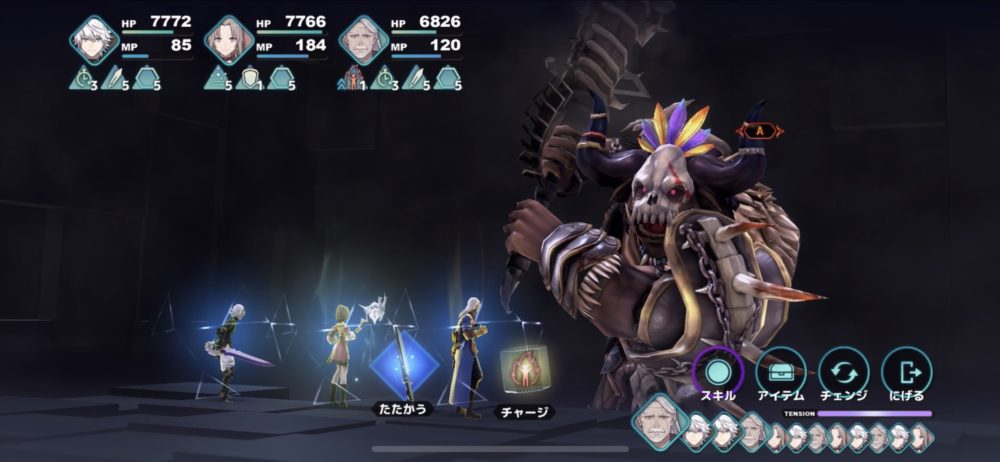Choose the たたかう (Fight) sword command

tap(404, 366)
